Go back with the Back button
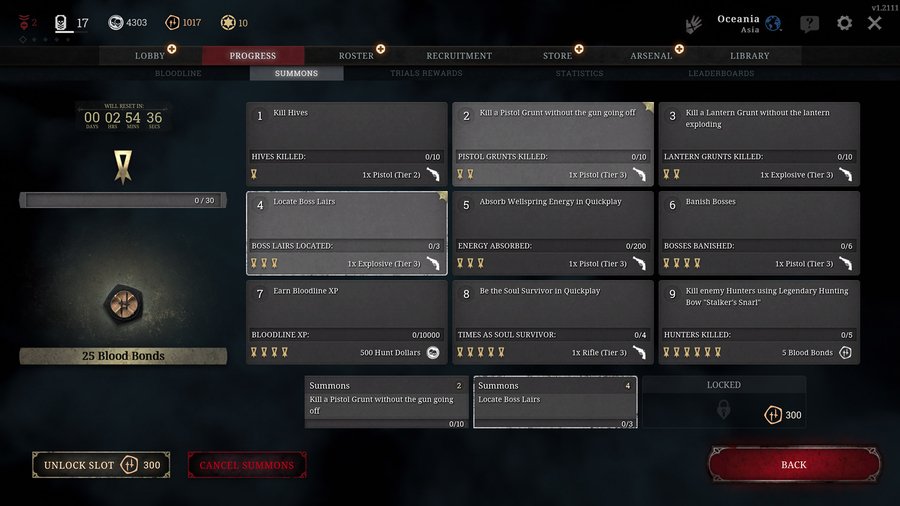 [x=794, y=465]
